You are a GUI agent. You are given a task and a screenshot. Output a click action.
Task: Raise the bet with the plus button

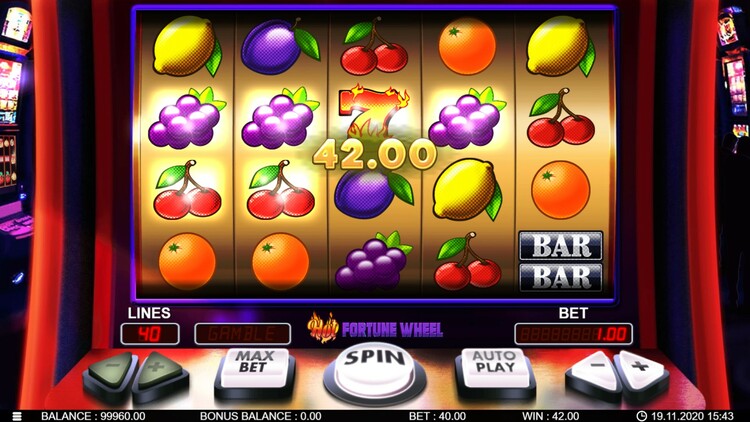pyautogui.click(x=639, y=371)
